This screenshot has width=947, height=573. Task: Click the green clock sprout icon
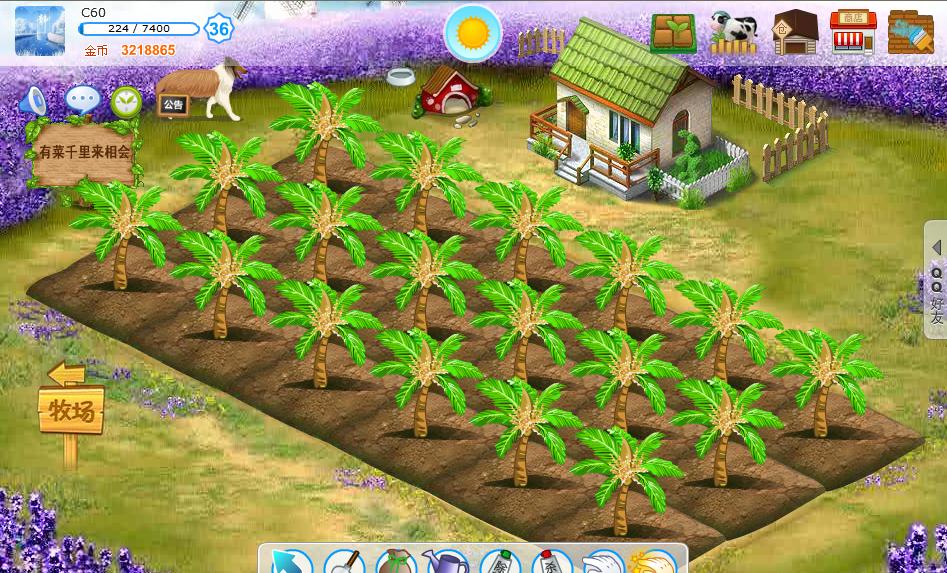(126, 100)
